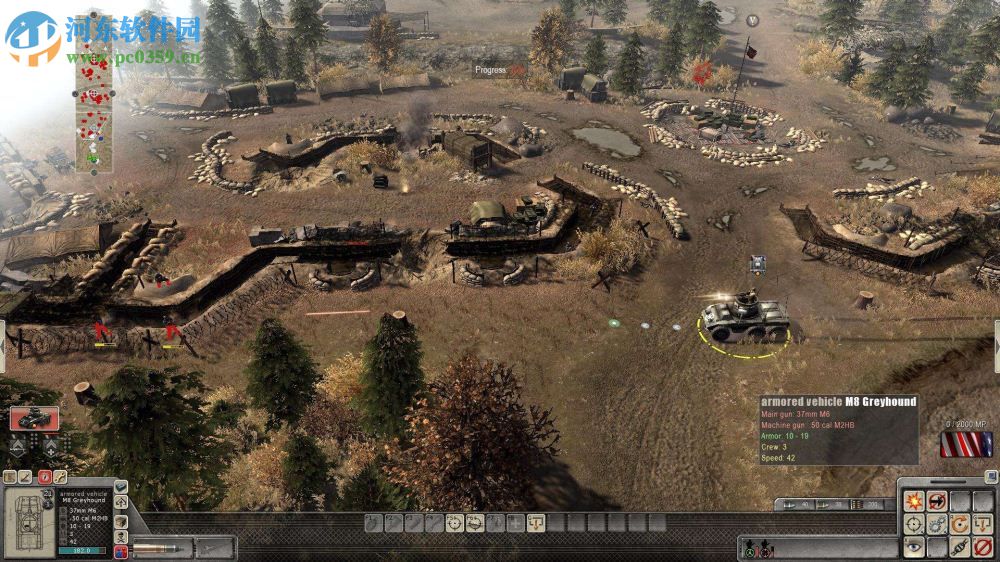Image resolution: width=1000 pixels, height=562 pixels.
Task: Select the M8 Greyhound on the field
Action: tap(745, 319)
